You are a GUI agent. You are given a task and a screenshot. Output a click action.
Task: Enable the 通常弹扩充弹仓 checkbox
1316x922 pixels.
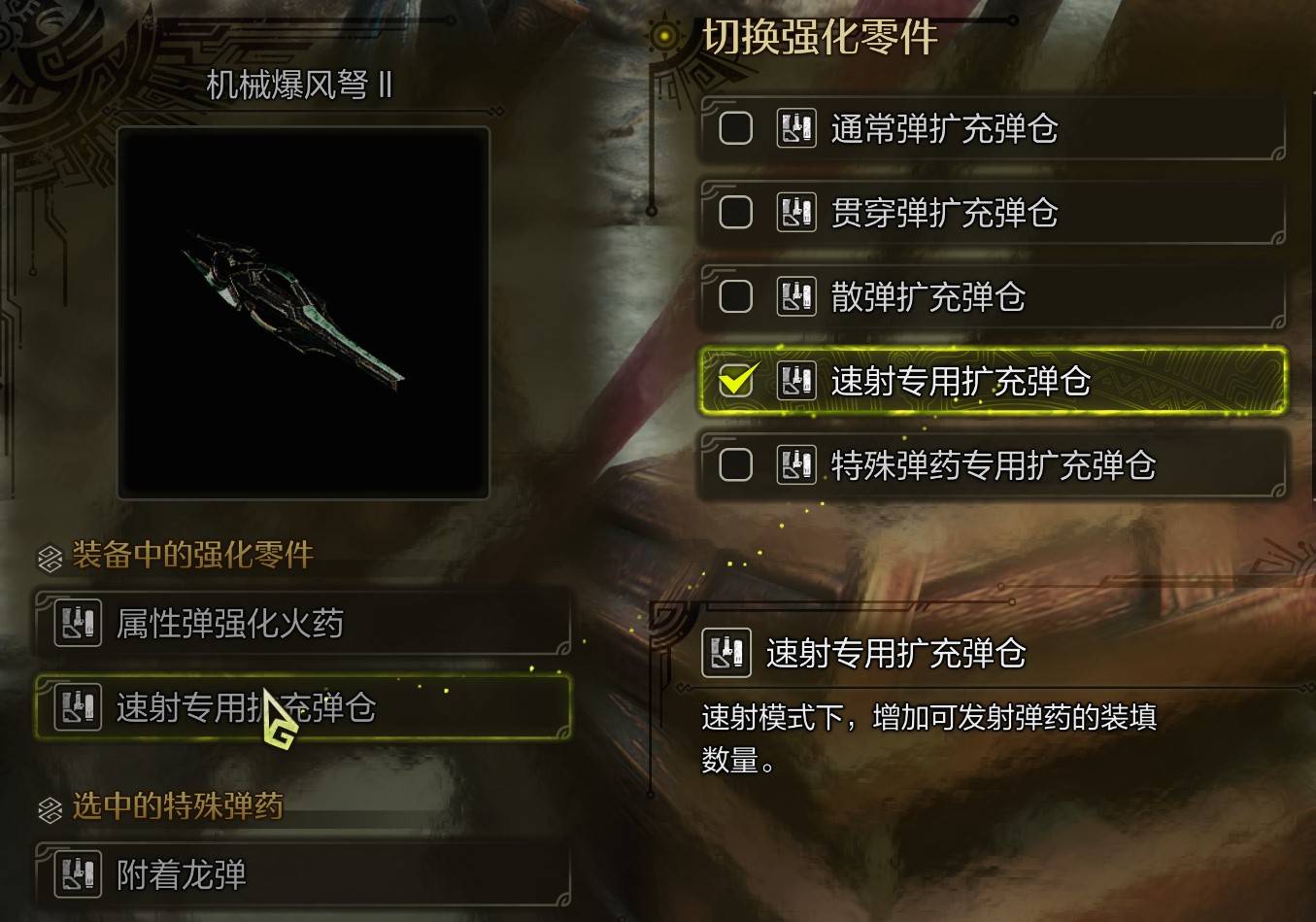(x=734, y=127)
